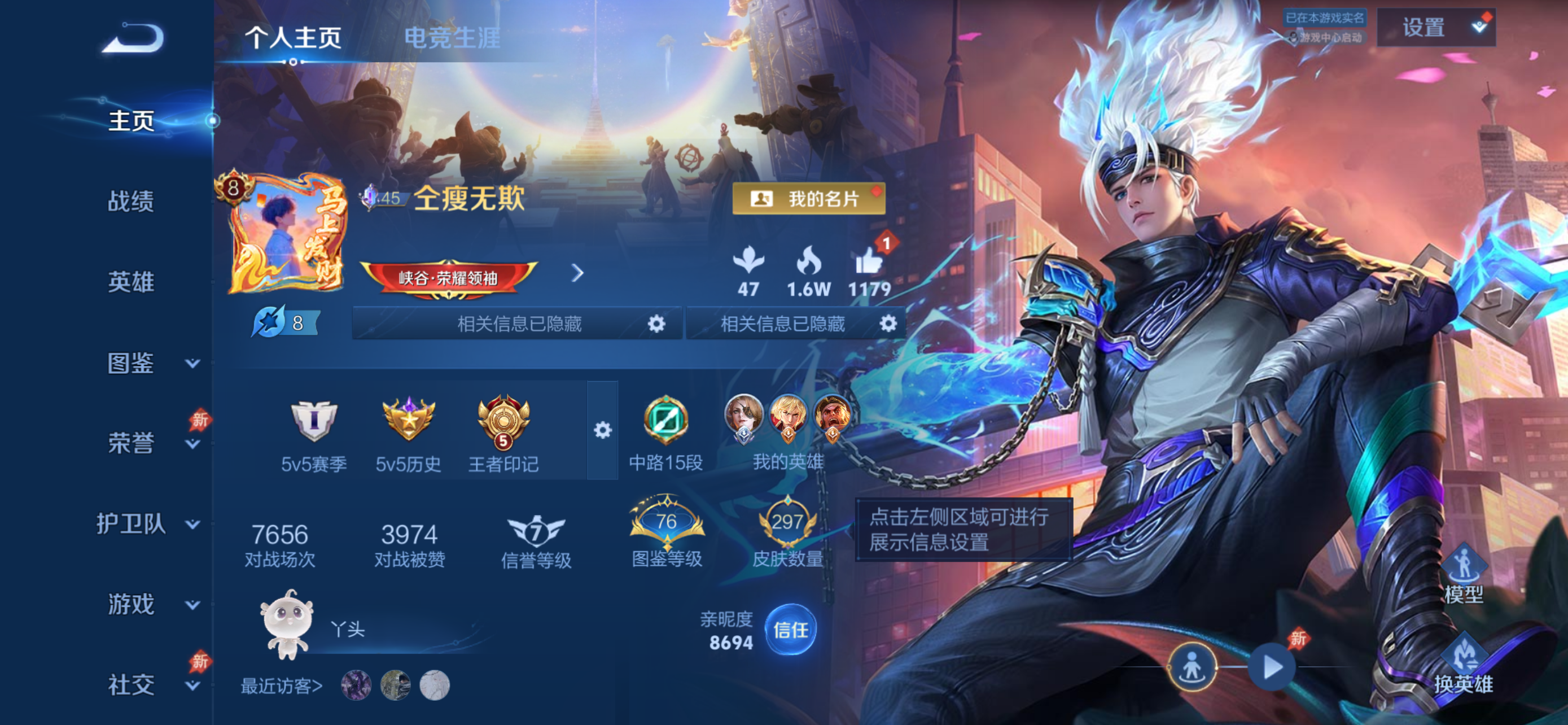The height and width of the screenshot is (725, 1568).
Task: Open the display settings gear beside 王者印记
Action: 603,430
